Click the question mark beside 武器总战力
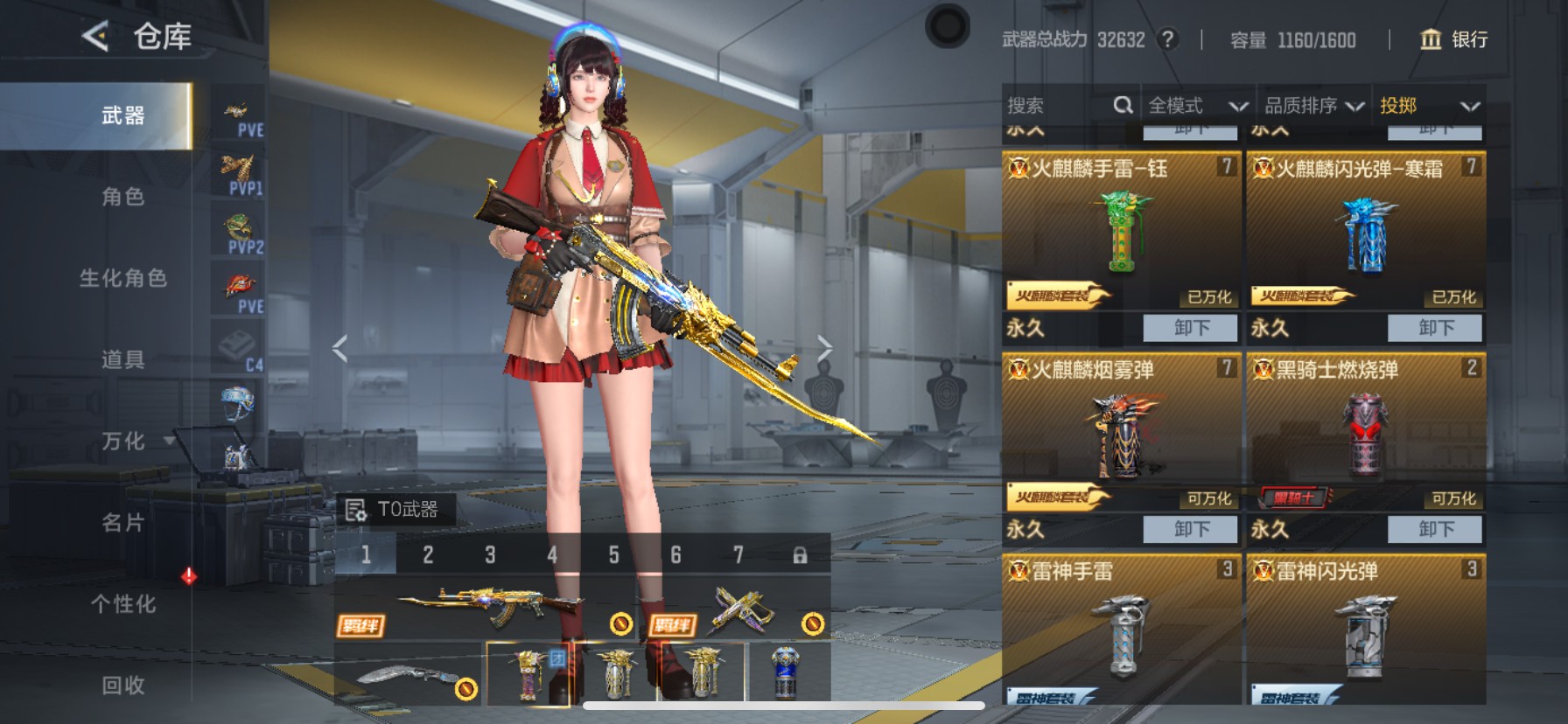The width and height of the screenshot is (1568, 724). tap(1170, 39)
